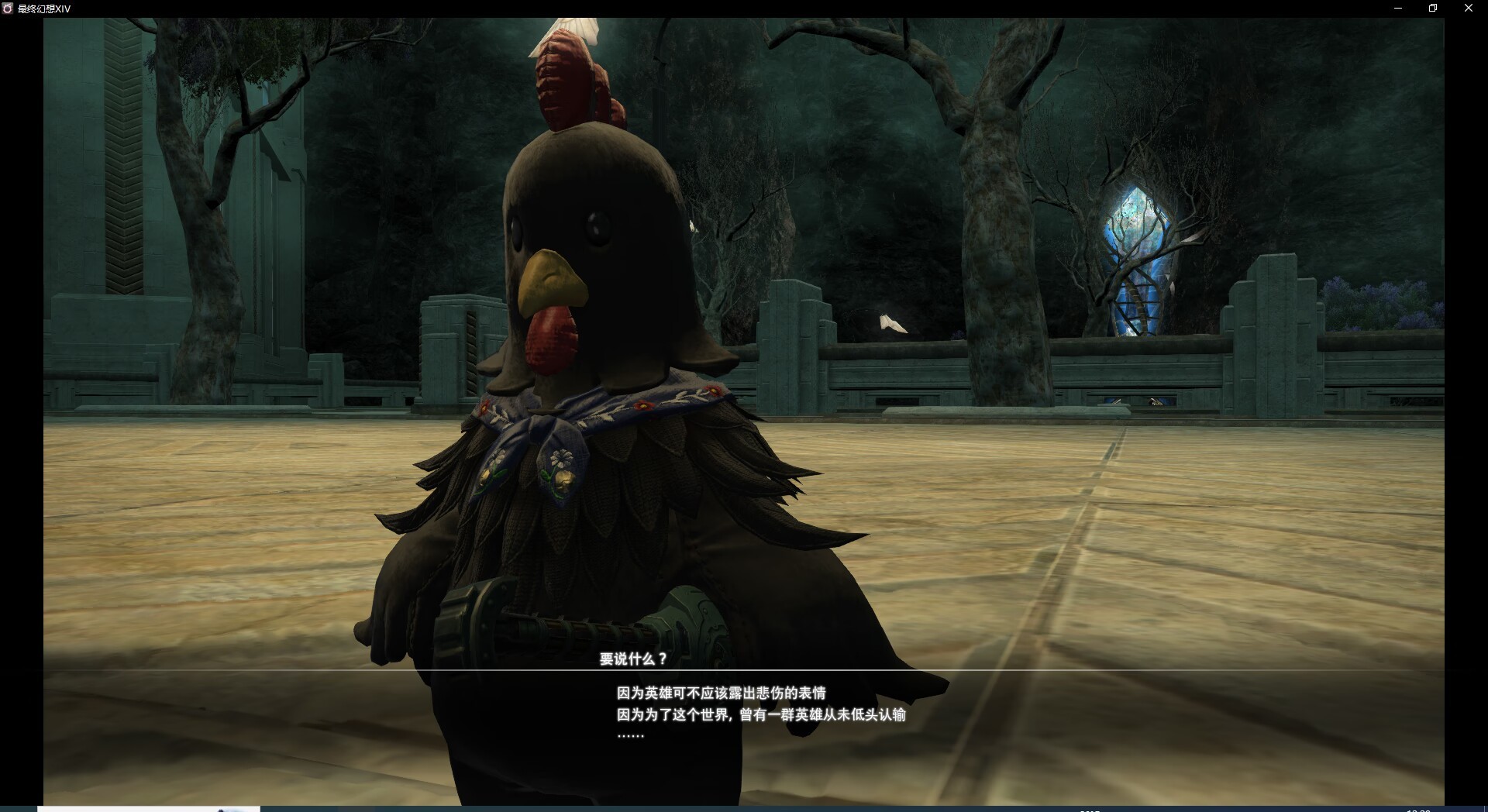Select the reply about heroes who never surrendered
The width and height of the screenshot is (1488, 812).
click(760, 714)
